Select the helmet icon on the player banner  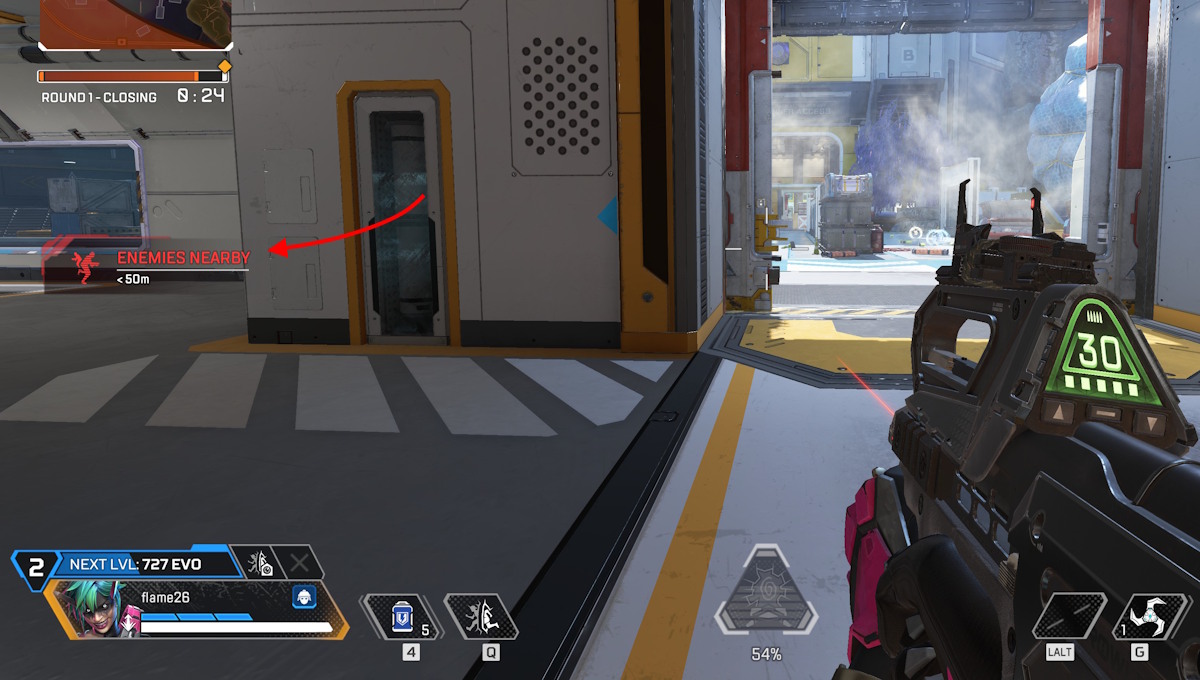[x=305, y=597]
